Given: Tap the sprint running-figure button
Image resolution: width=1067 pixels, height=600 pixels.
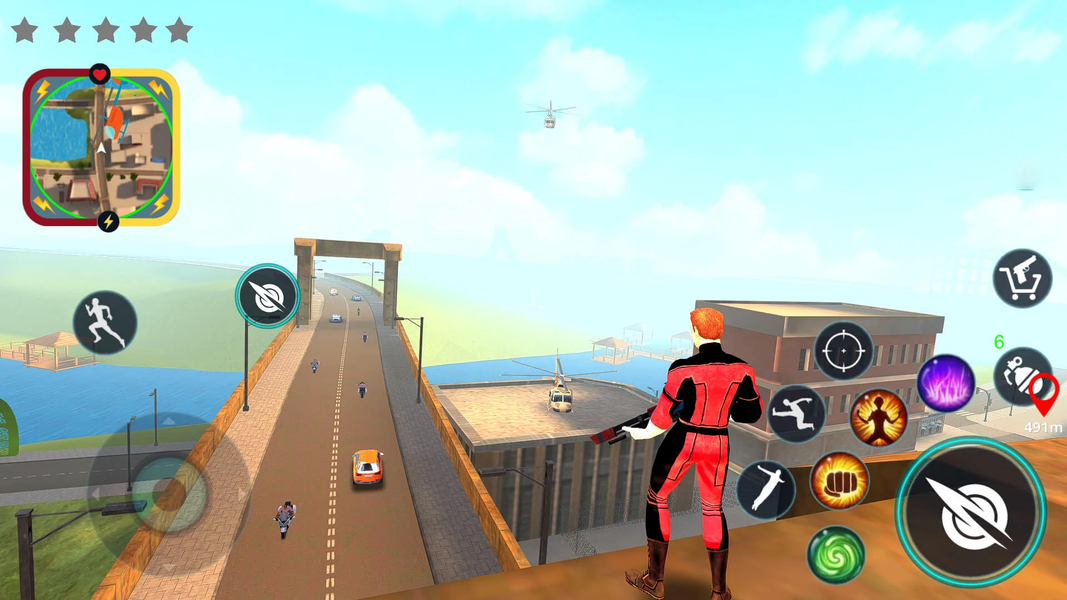Looking at the screenshot, I should point(105,322).
